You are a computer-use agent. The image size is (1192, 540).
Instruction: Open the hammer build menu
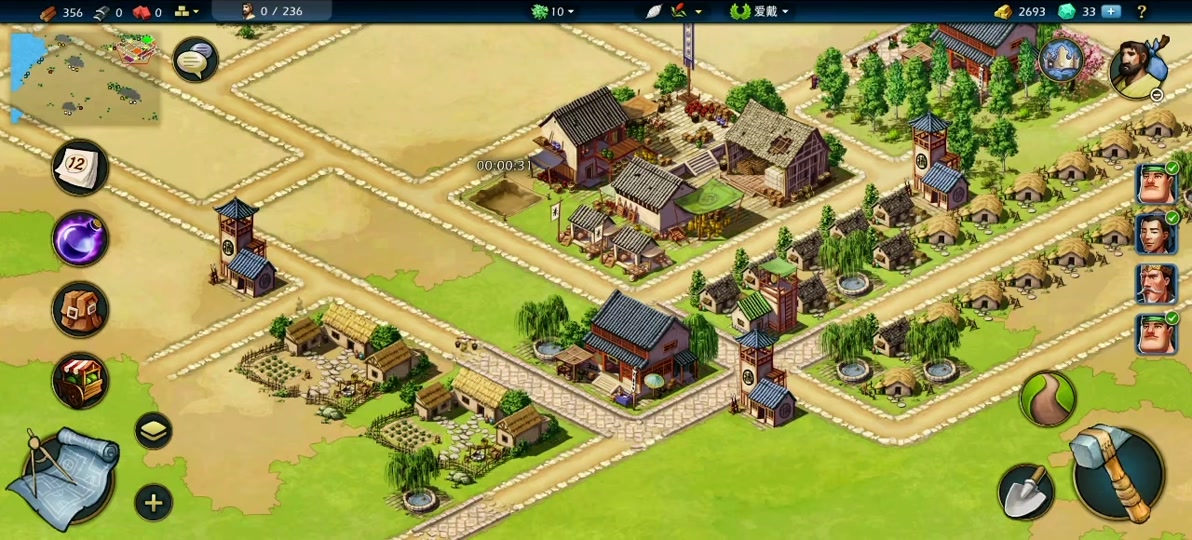click(1116, 473)
